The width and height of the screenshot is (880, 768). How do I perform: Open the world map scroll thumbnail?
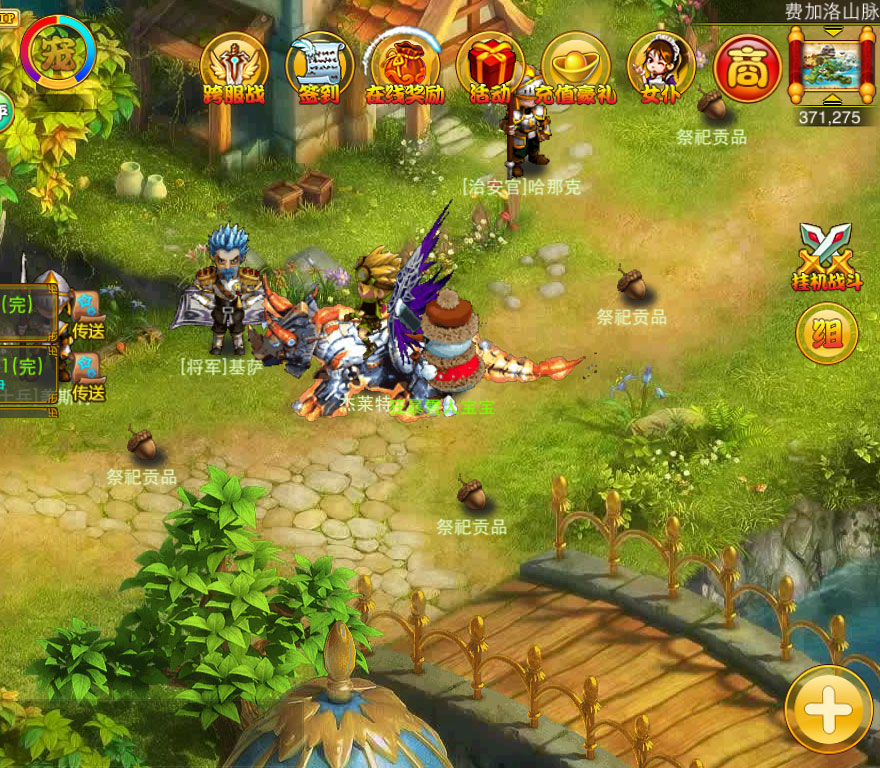(x=830, y=61)
